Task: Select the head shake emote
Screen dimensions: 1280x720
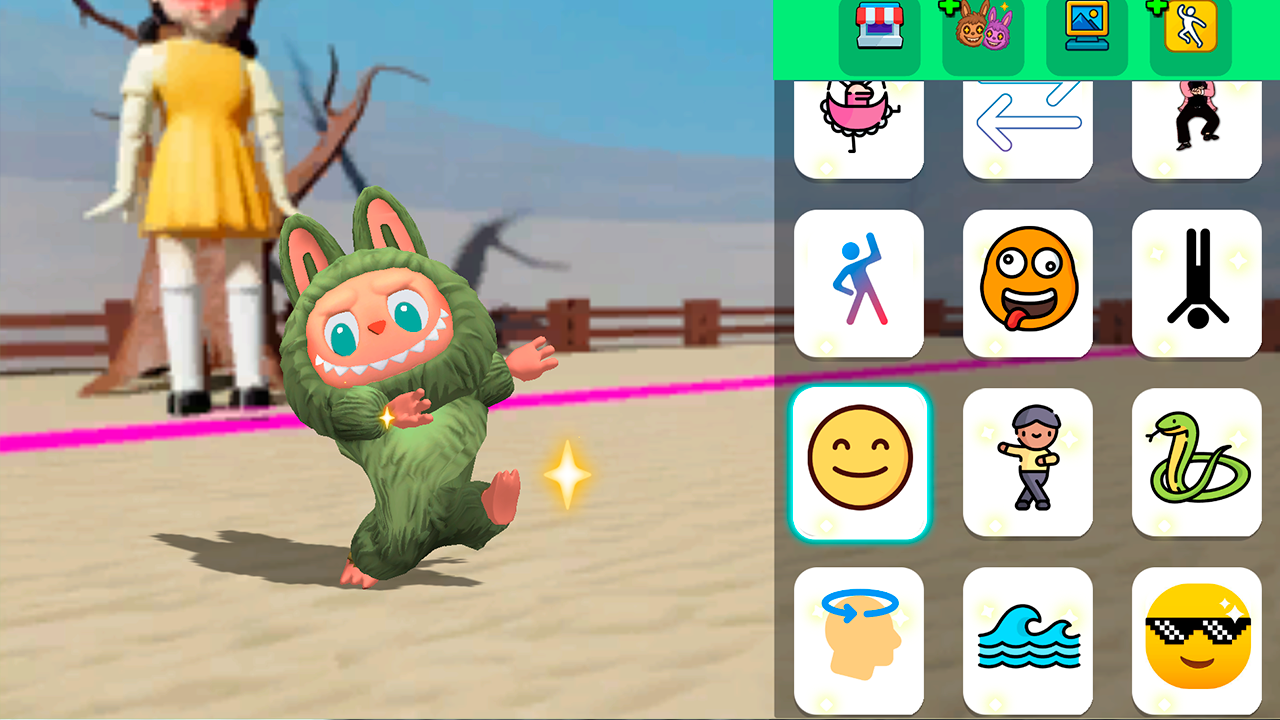Action: click(859, 640)
